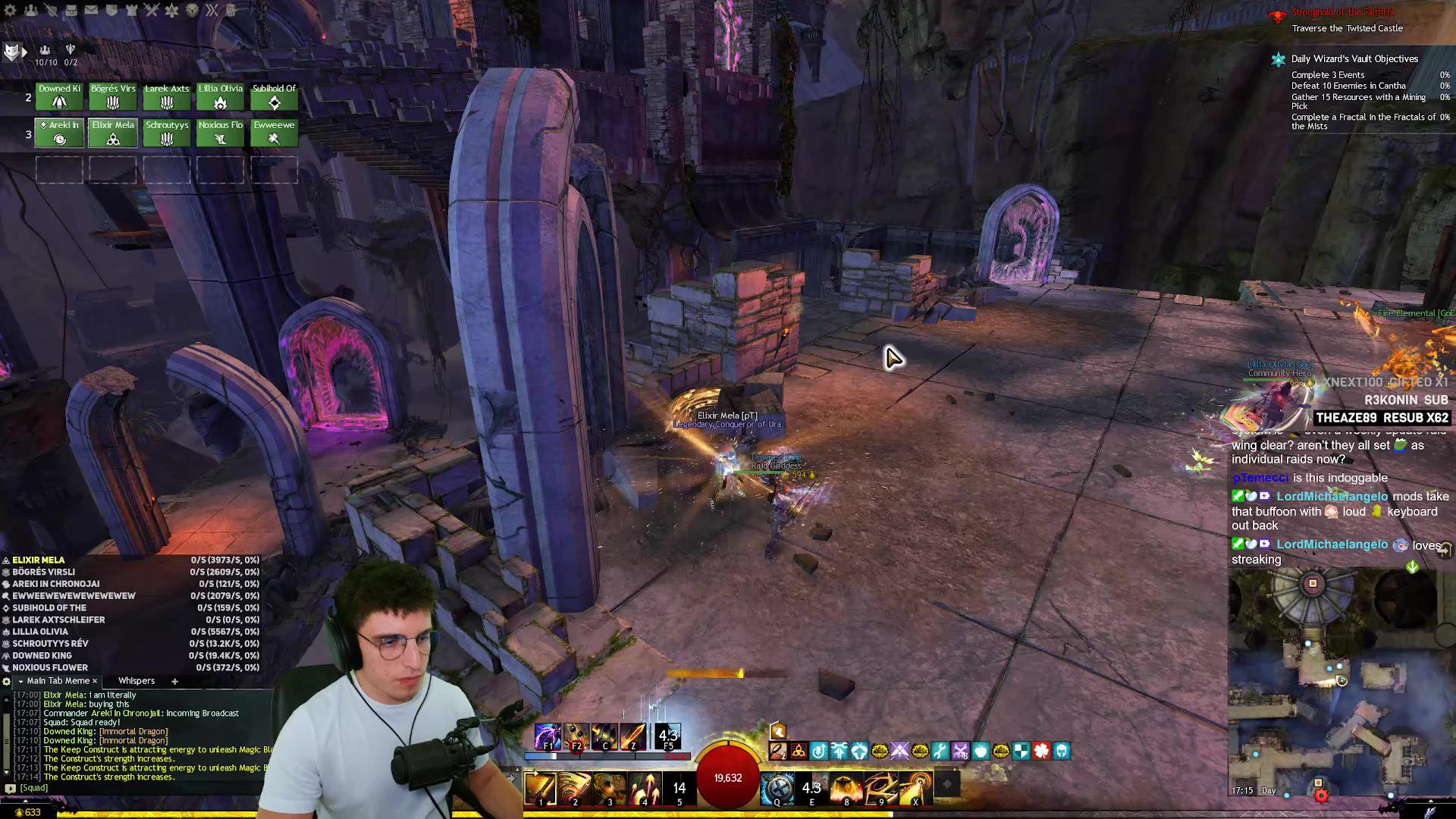Open the game menu gear icon
This screenshot has height=819, width=1456.
point(11,10)
